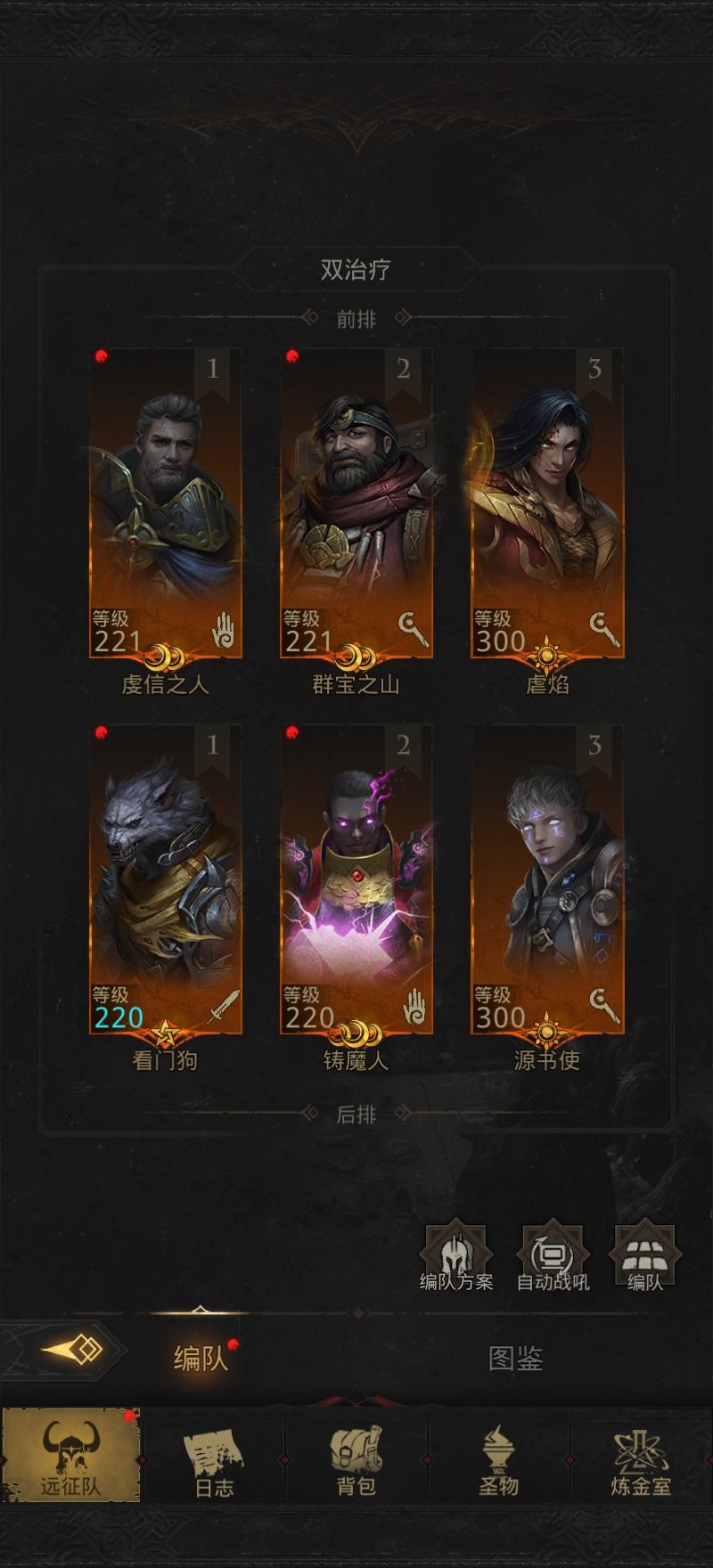Open the 背包 backpack

tap(356, 1455)
